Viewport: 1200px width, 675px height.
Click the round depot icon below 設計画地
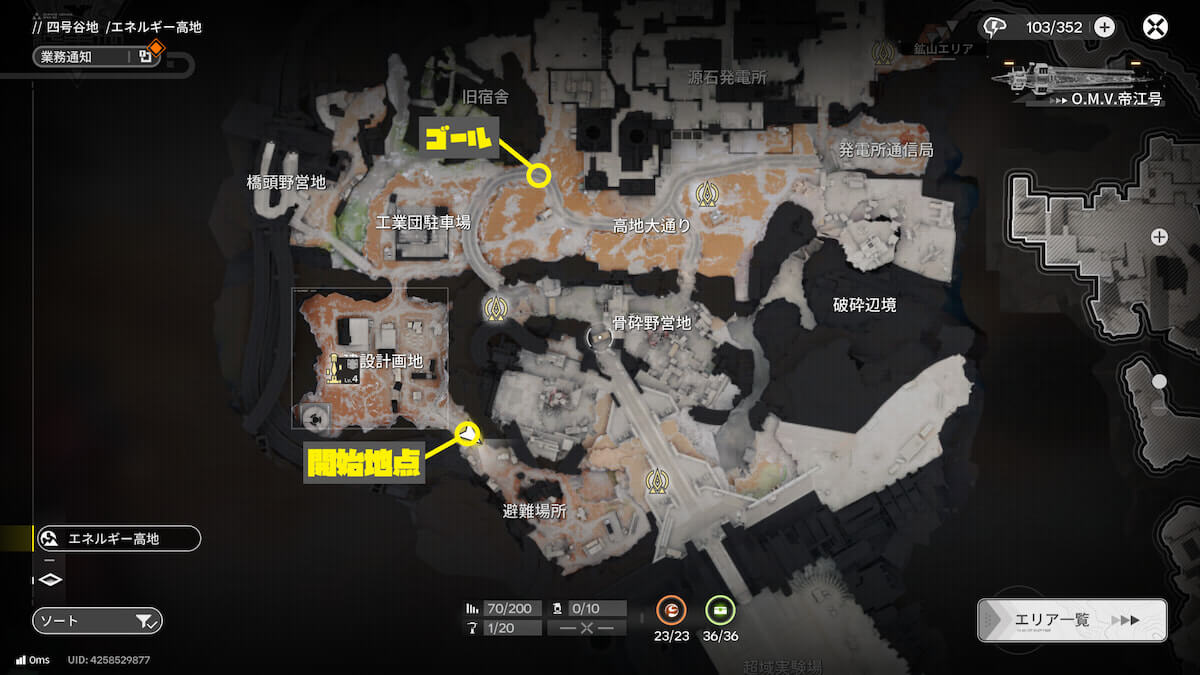[x=316, y=419]
